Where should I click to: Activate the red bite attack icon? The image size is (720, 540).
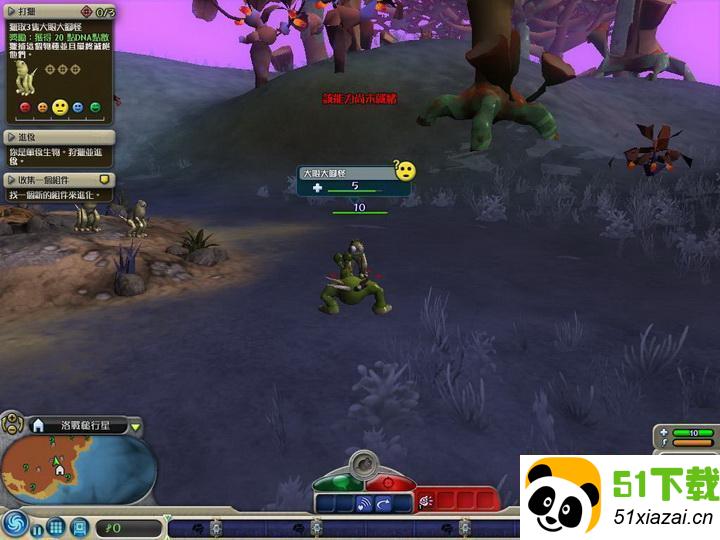tap(425, 499)
